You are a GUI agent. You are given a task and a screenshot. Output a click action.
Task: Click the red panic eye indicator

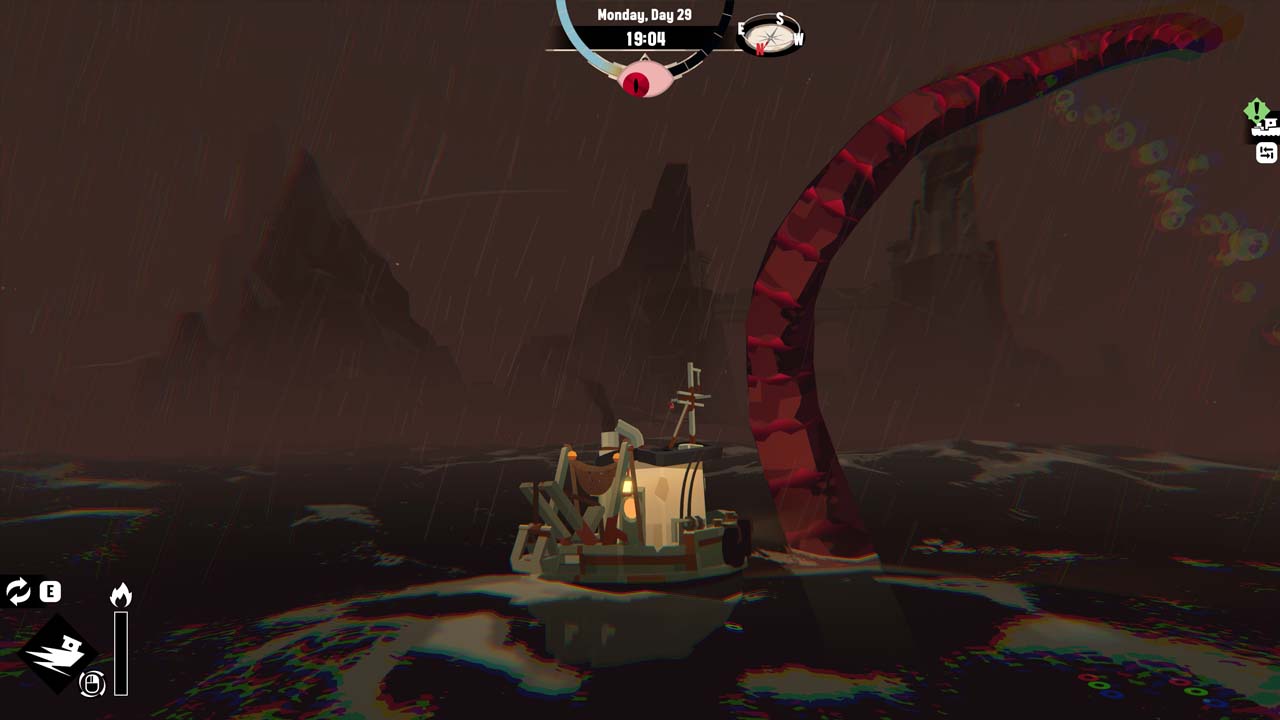pos(640,80)
